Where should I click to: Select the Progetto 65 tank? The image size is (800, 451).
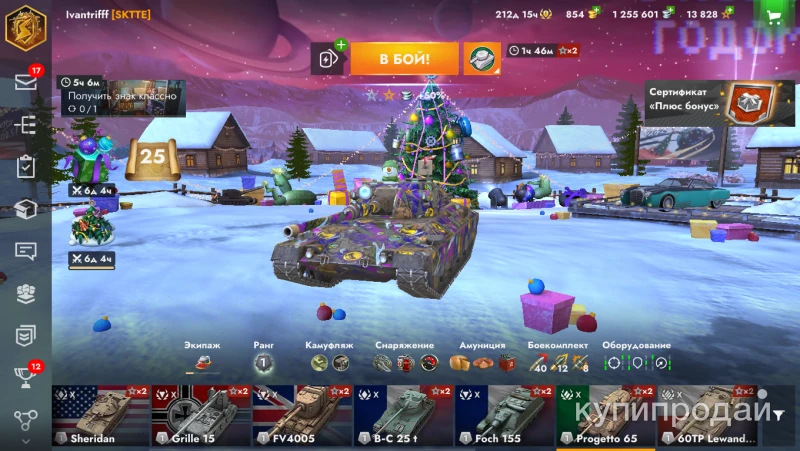[605, 416]
